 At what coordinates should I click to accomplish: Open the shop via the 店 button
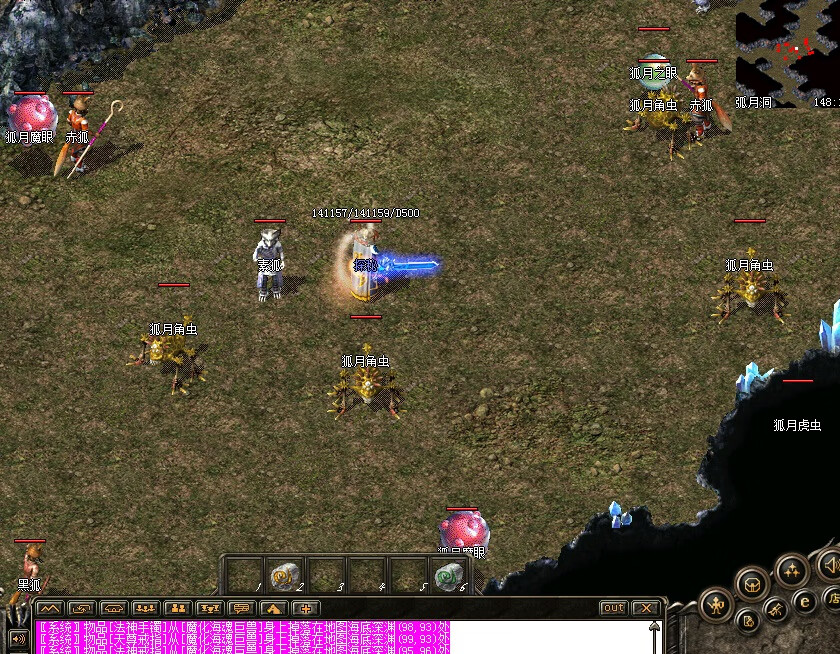tap(832, 599)
